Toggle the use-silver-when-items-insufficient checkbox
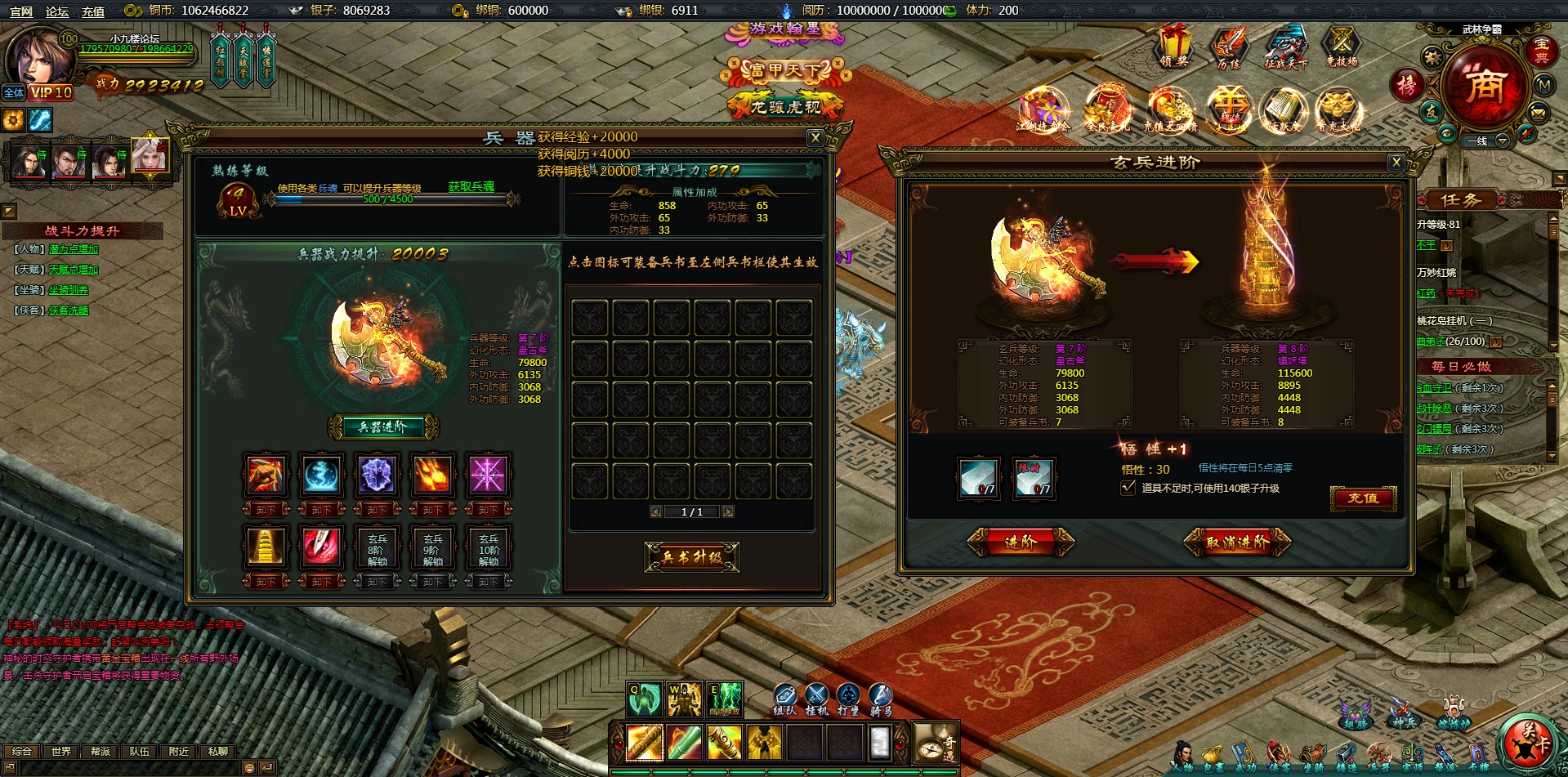 pyautogui.click(x=1128, y=488)
